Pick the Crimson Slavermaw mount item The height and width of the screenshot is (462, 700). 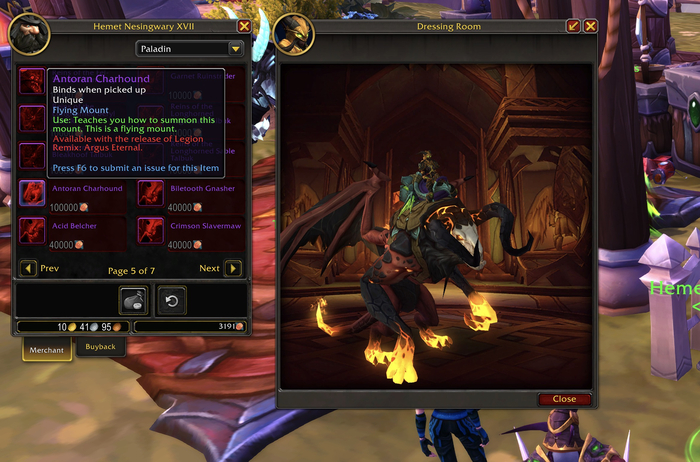(151, 231)
